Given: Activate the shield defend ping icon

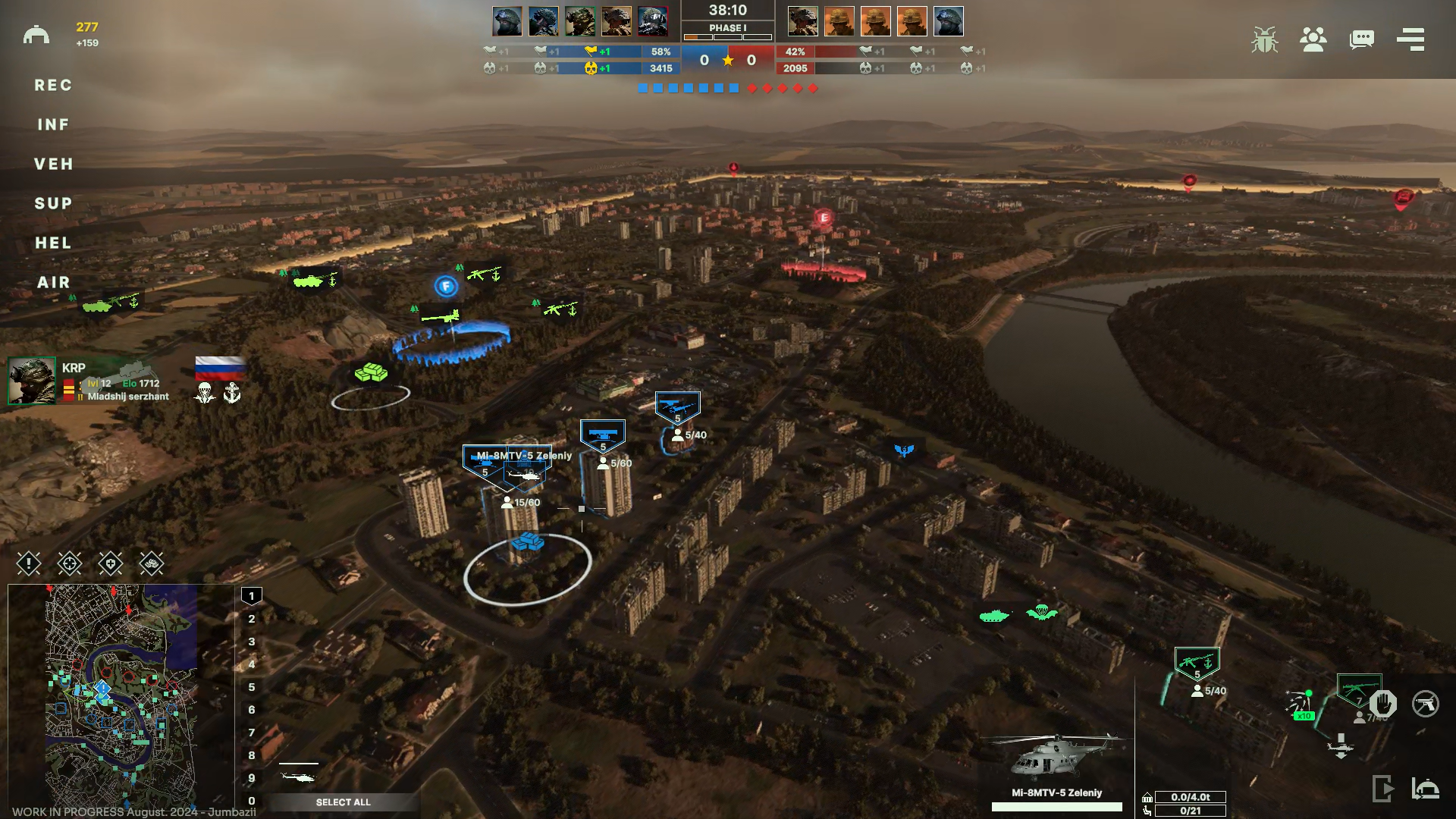Looking at the screenshot, I should (x=111, y=563).
